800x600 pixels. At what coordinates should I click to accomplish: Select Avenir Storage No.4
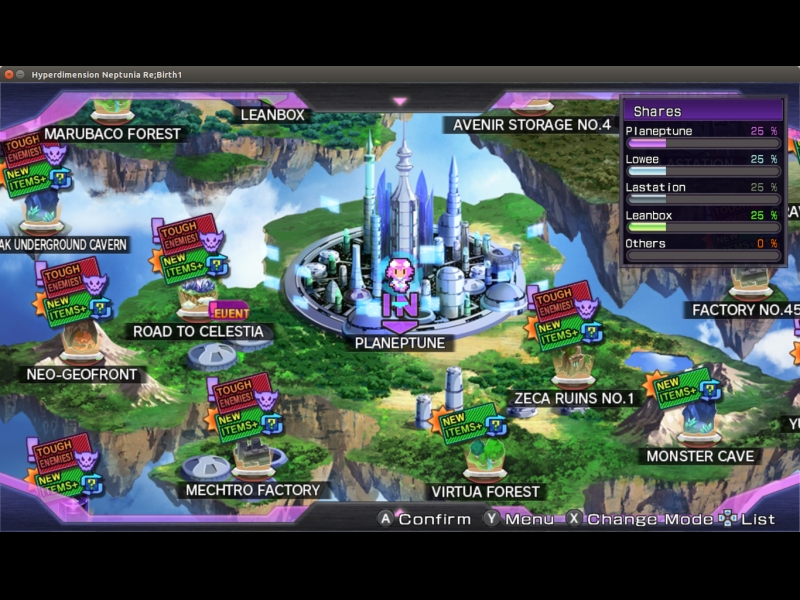pyautogui.click(x=531, y=125)
